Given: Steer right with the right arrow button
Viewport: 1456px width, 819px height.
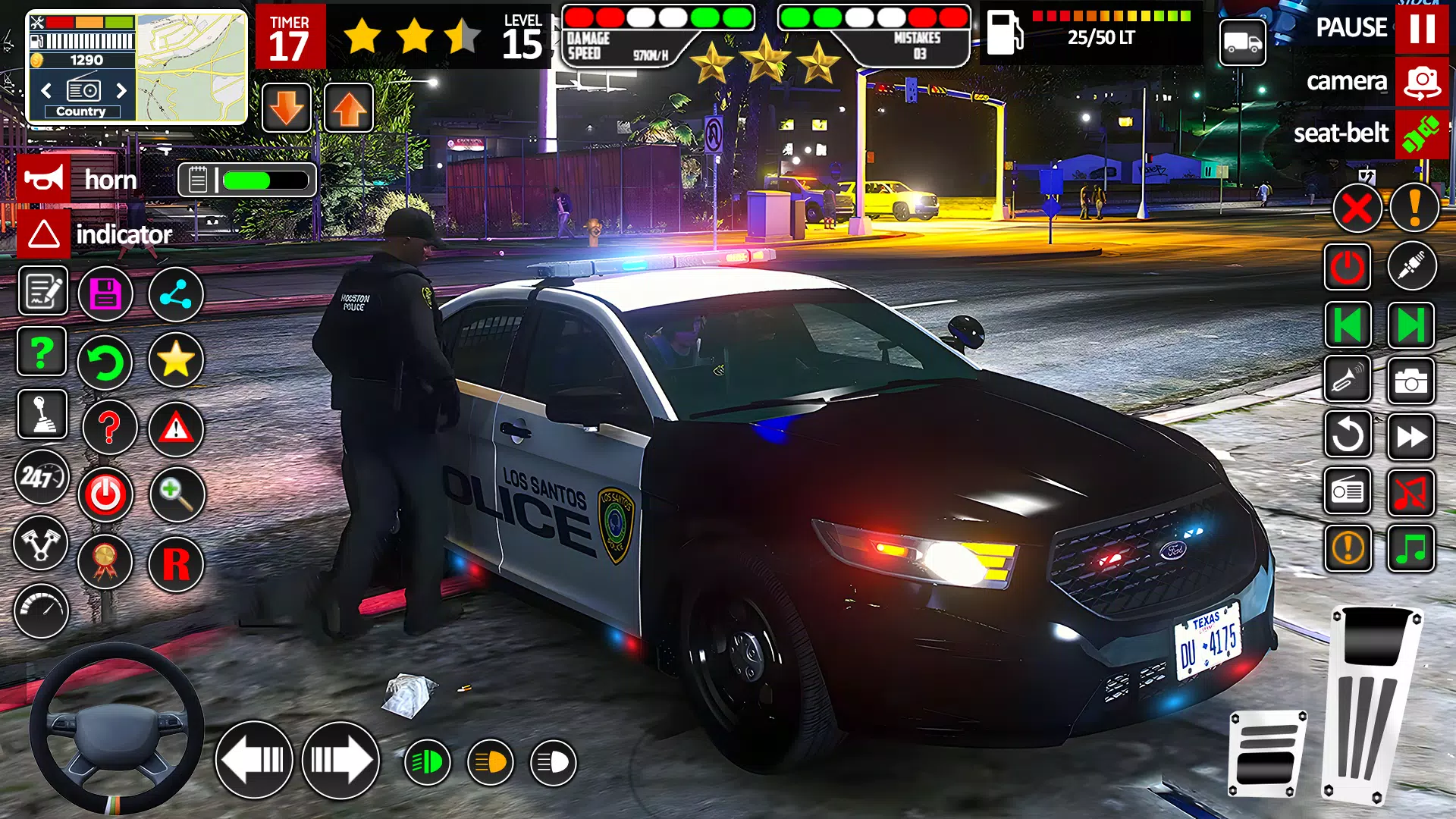Looking at the screenshot, I should click(340, 760).
